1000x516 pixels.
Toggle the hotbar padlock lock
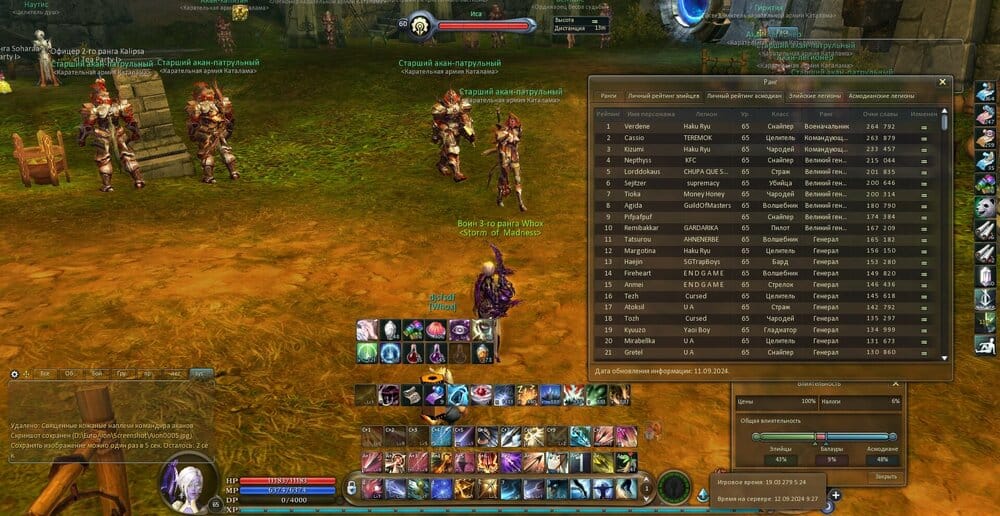click(352, 488)
